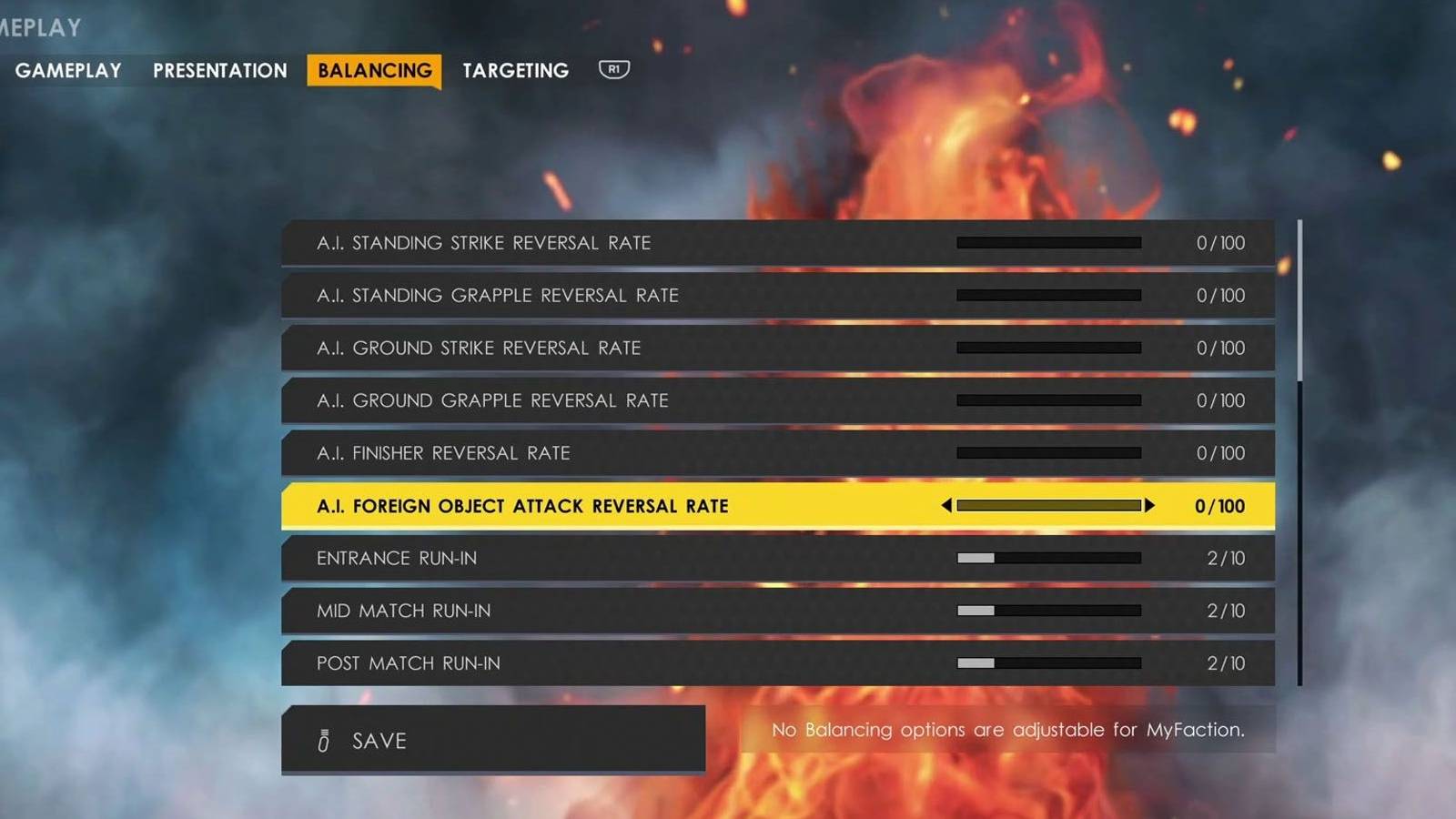Select the Entrance Run-In settings row

click(637, 558)
